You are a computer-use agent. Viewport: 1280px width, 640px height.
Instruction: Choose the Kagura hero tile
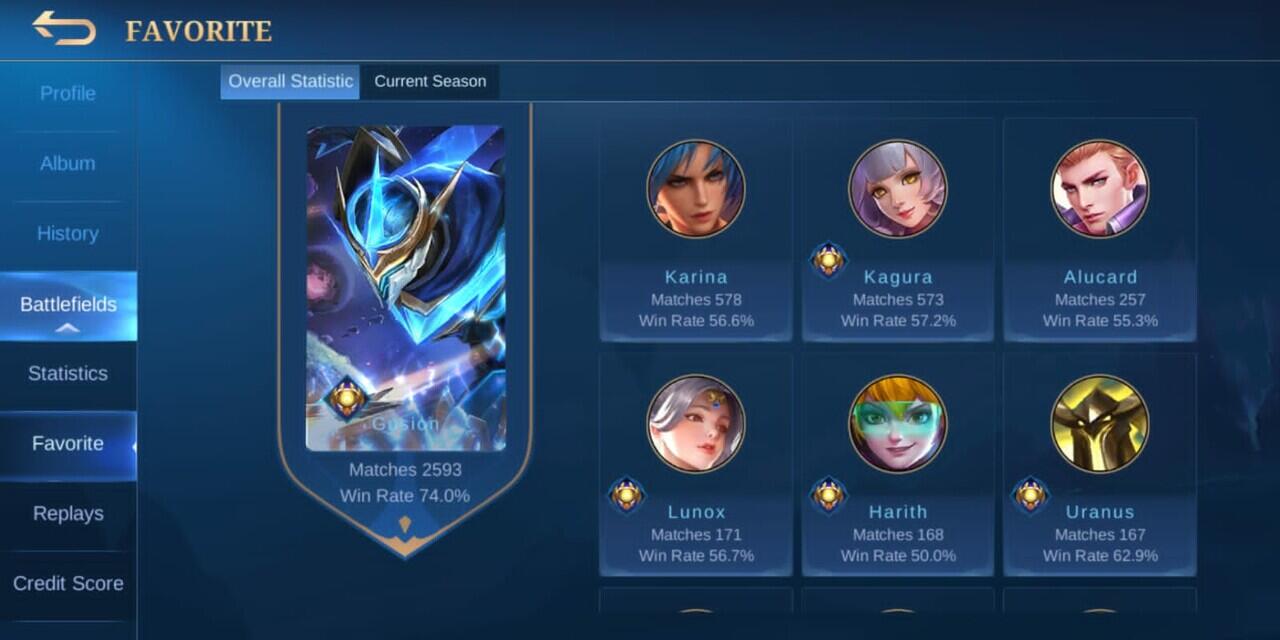pos(898,230)
